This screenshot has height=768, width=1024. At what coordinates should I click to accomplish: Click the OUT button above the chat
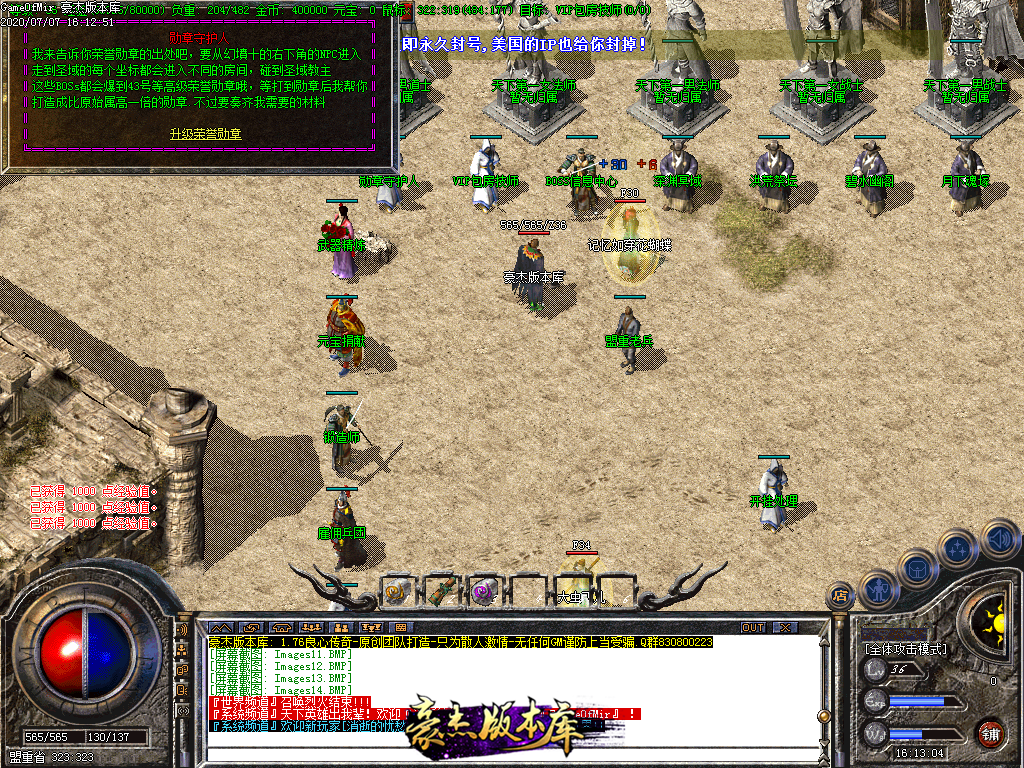point(752,627)
